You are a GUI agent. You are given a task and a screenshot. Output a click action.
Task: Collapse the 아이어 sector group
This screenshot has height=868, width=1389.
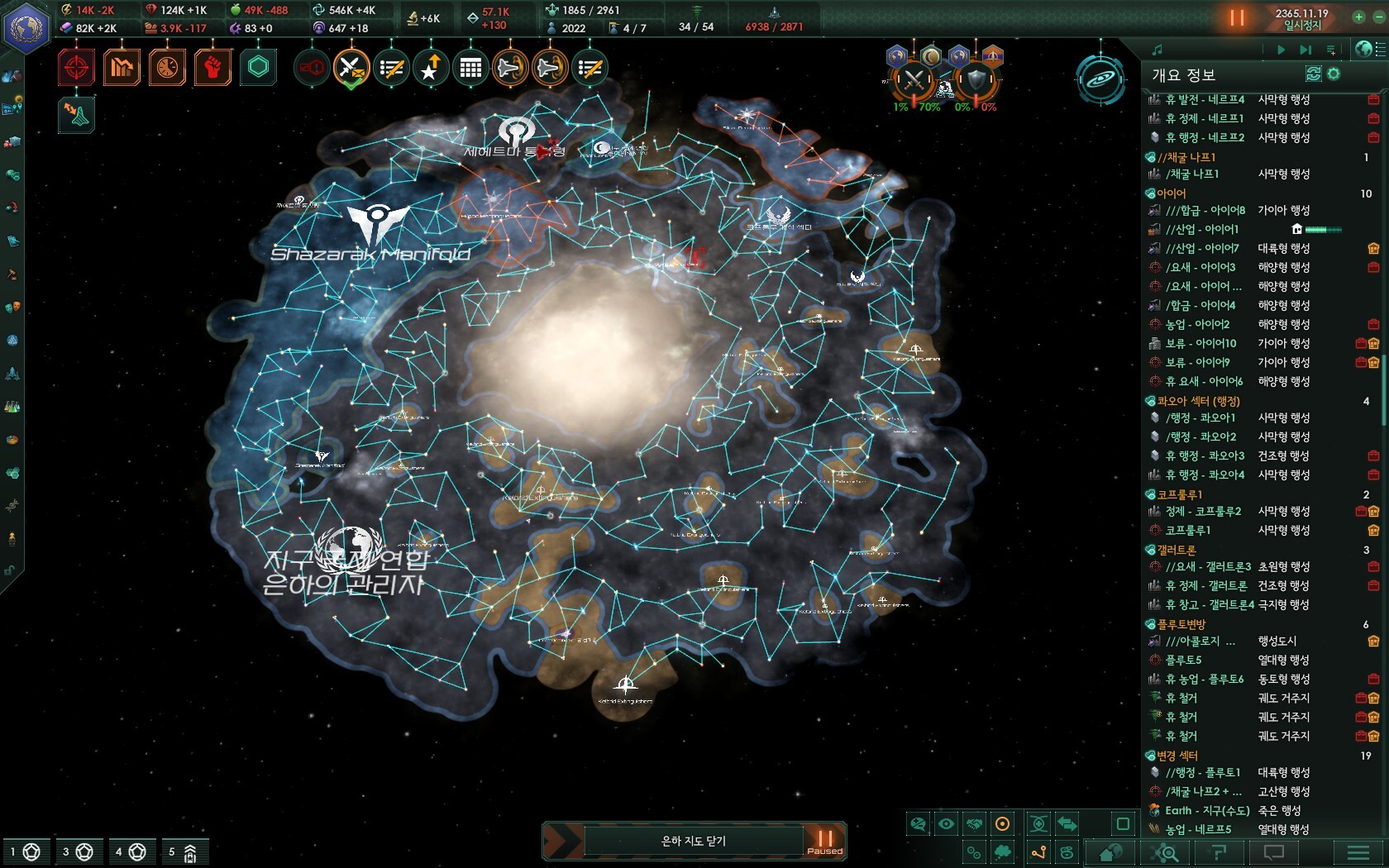(x=1150, y=193)
